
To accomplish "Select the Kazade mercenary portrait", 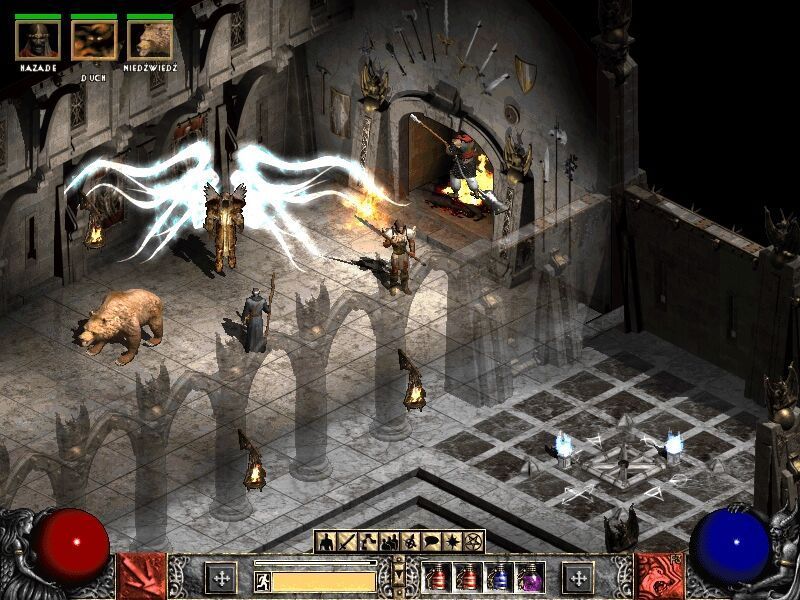I will 38,39.
